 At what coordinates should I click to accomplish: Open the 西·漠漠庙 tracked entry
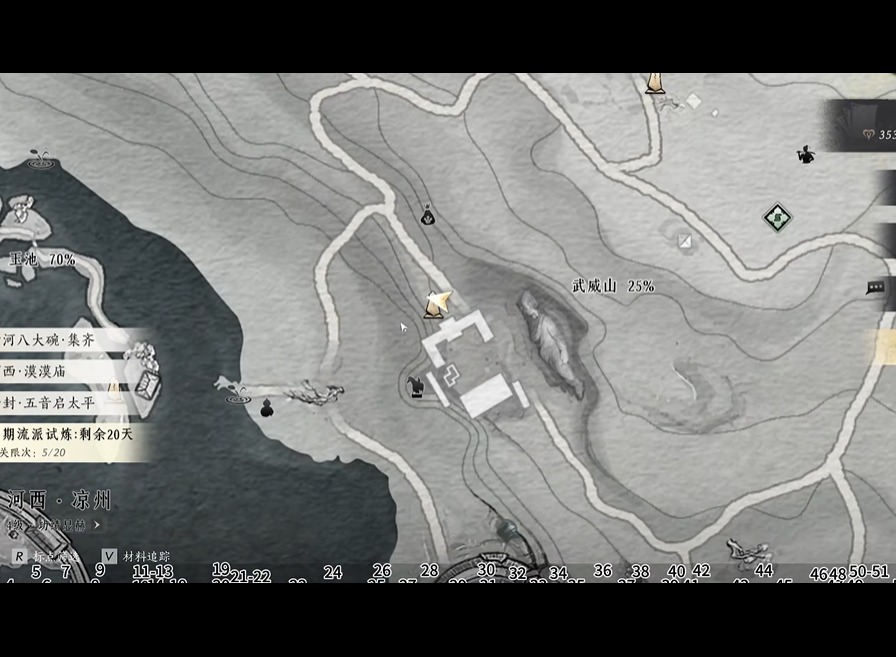[x=55, y=371]
